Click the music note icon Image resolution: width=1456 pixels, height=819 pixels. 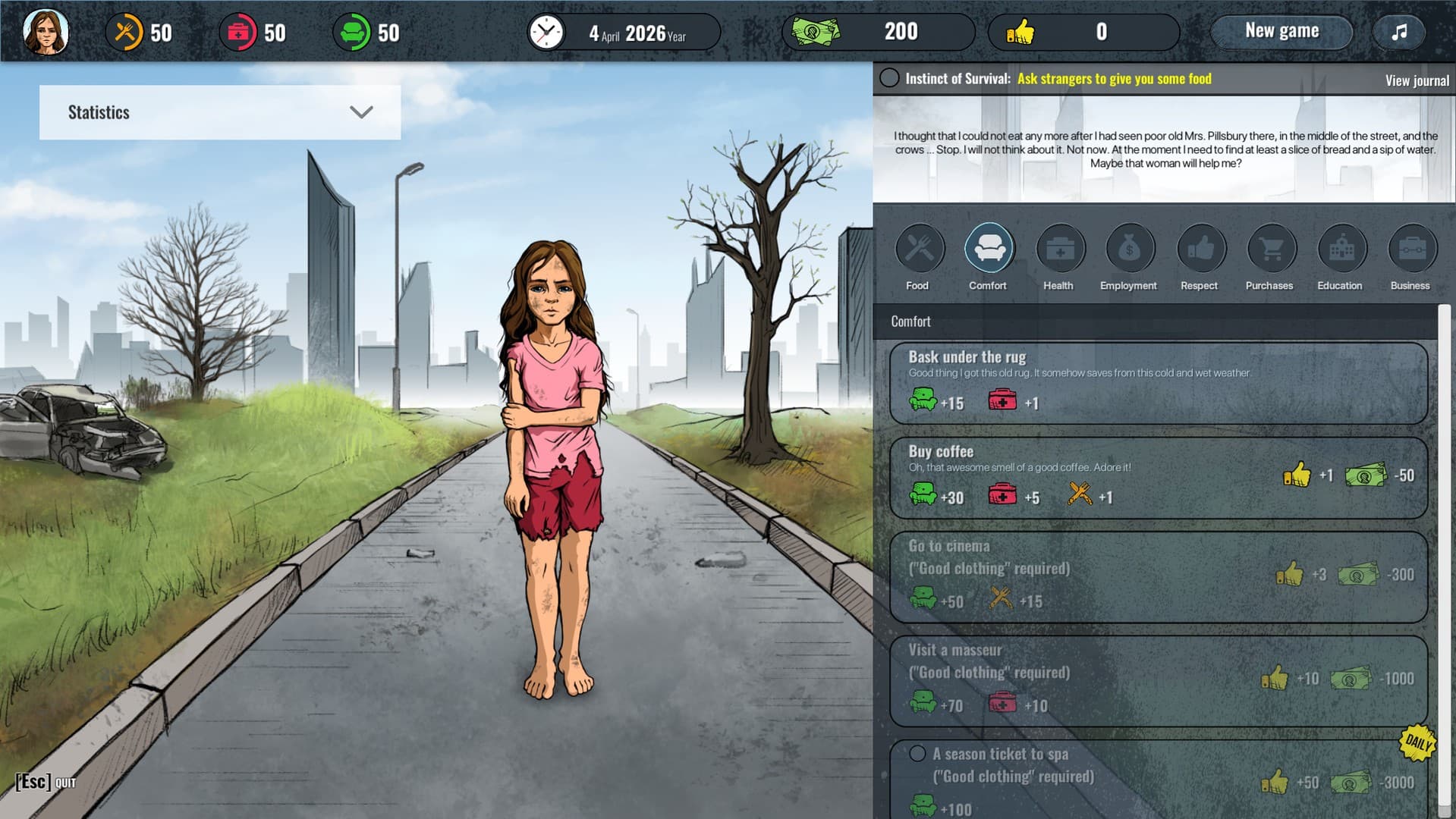1398,31
